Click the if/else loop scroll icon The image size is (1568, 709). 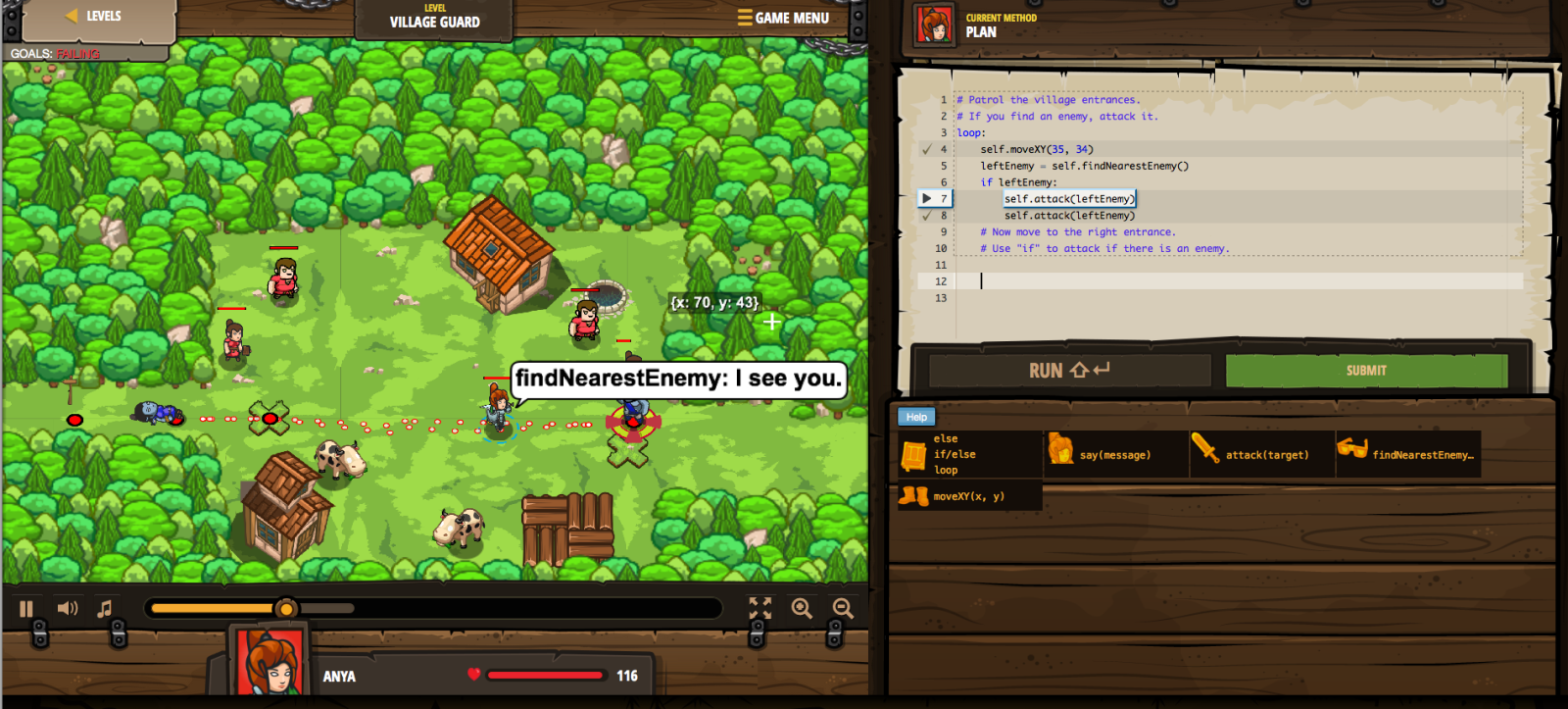click(914, 454)
